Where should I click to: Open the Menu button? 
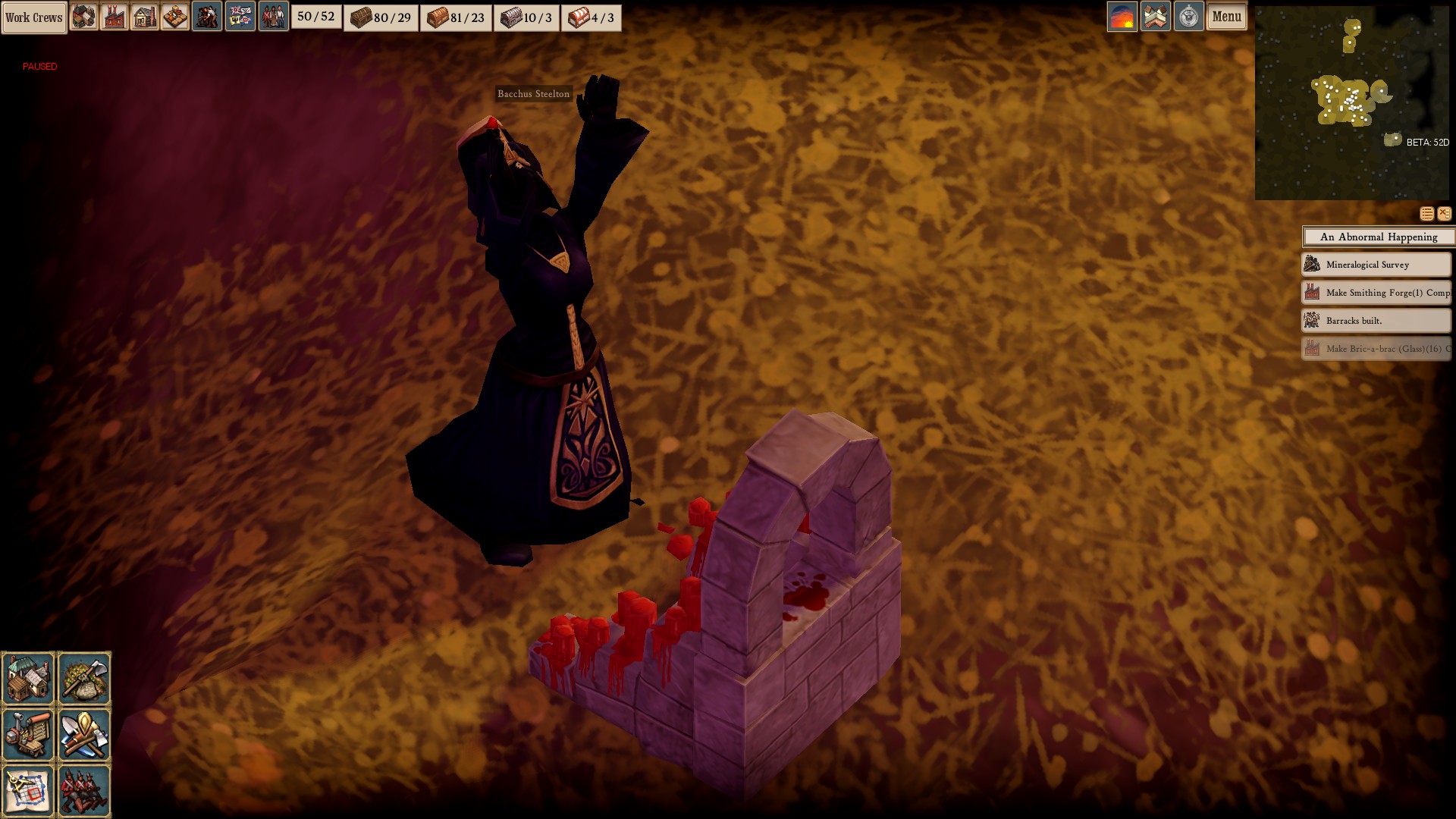[x=1226, y=17]
